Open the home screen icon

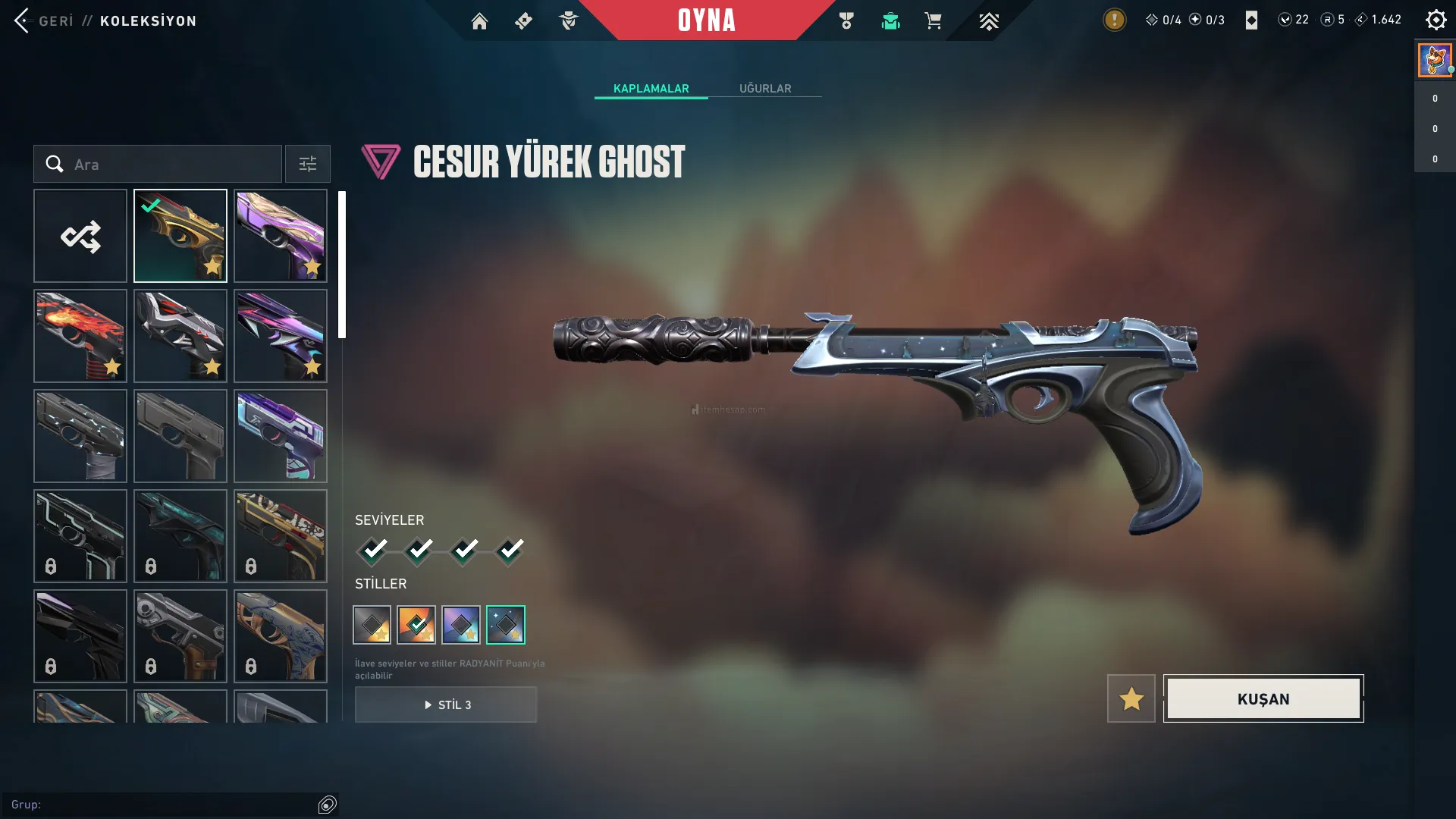pyautogui.click(x=479, y=21)
